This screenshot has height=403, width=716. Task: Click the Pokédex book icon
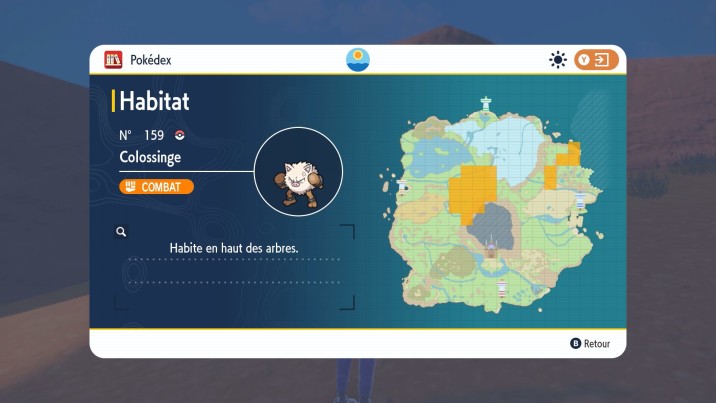[113, 60]
